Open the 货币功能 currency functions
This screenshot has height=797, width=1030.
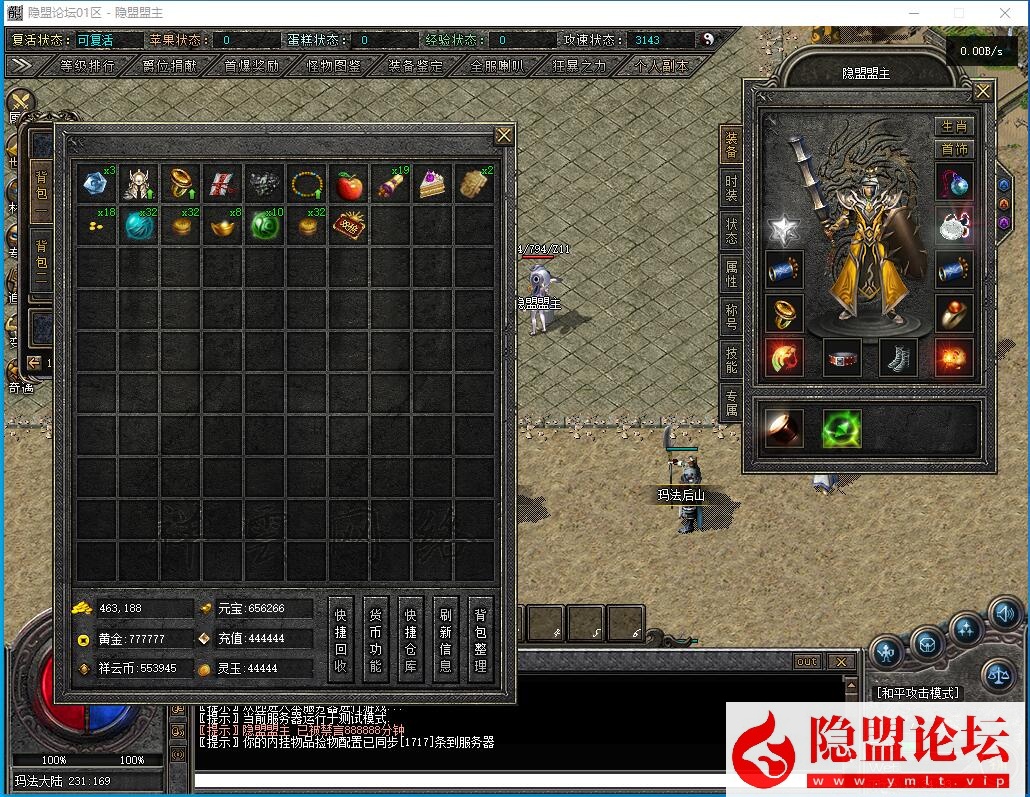(376, 640)
